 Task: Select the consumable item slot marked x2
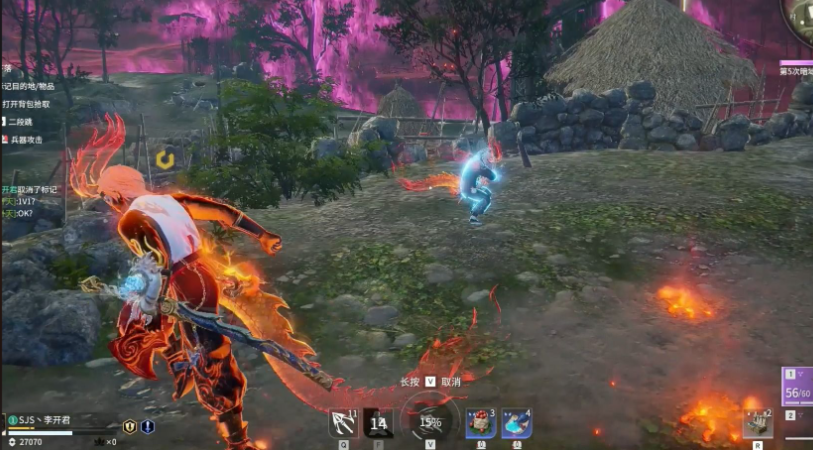pos(757,424)
